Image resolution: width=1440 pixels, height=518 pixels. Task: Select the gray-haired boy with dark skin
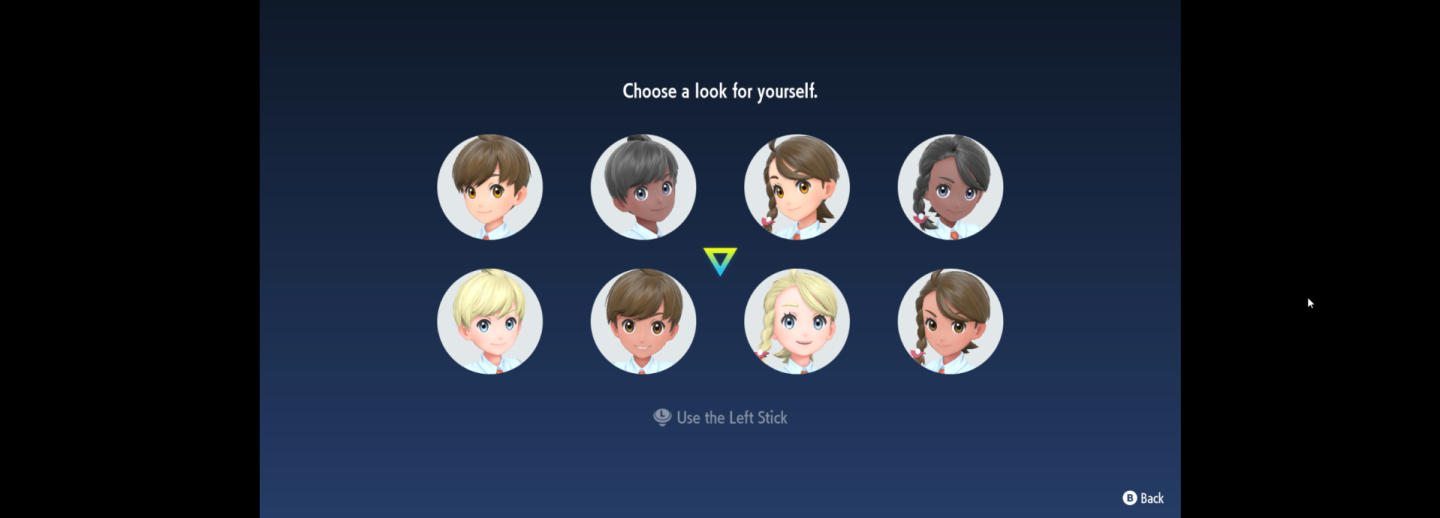(643, 187)
